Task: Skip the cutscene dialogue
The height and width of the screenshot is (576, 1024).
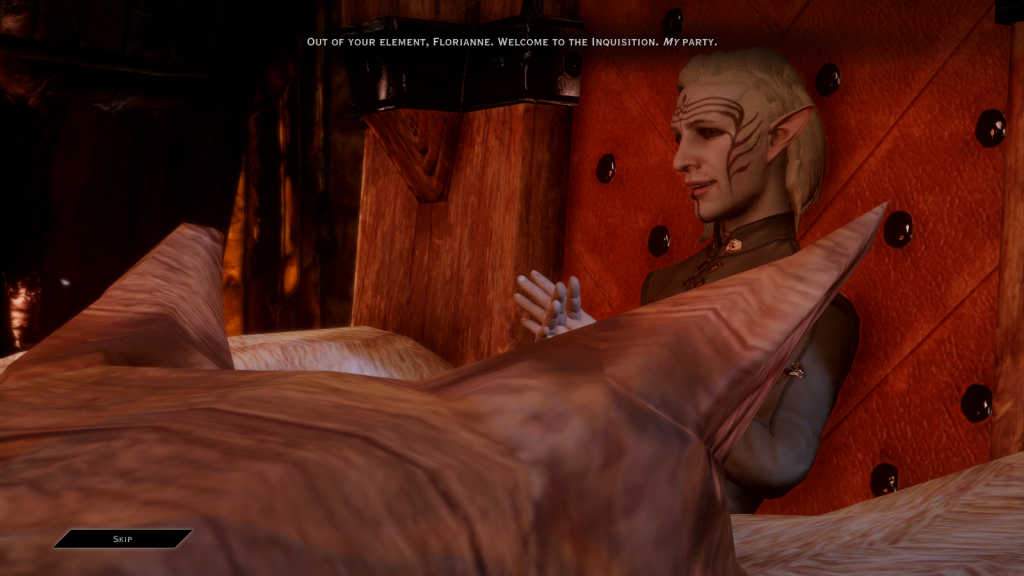Action: [x=122, y=539]
